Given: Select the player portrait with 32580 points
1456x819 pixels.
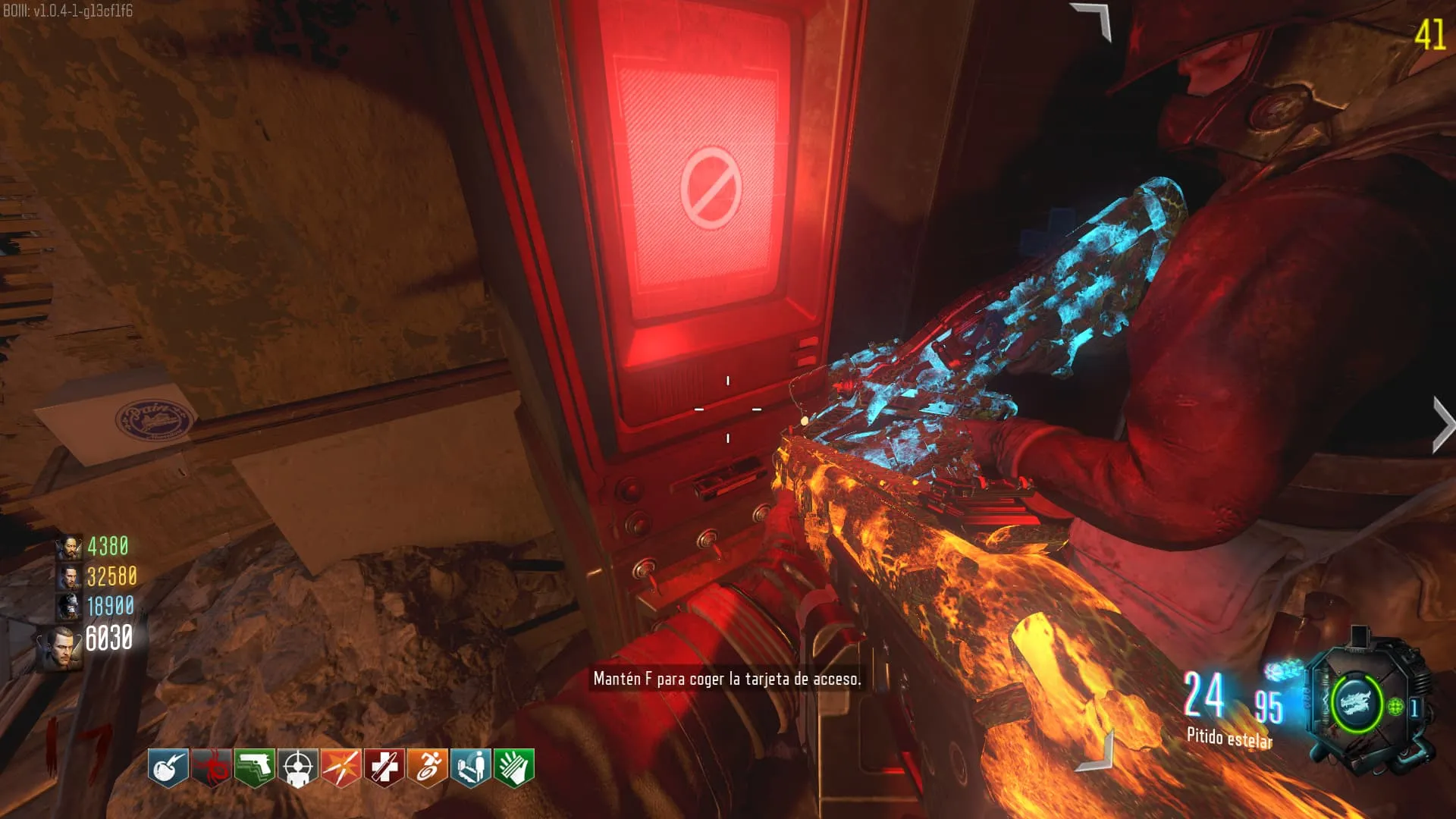Looking at the screenshot, I should pyautogui.click(x=69, y=577).
